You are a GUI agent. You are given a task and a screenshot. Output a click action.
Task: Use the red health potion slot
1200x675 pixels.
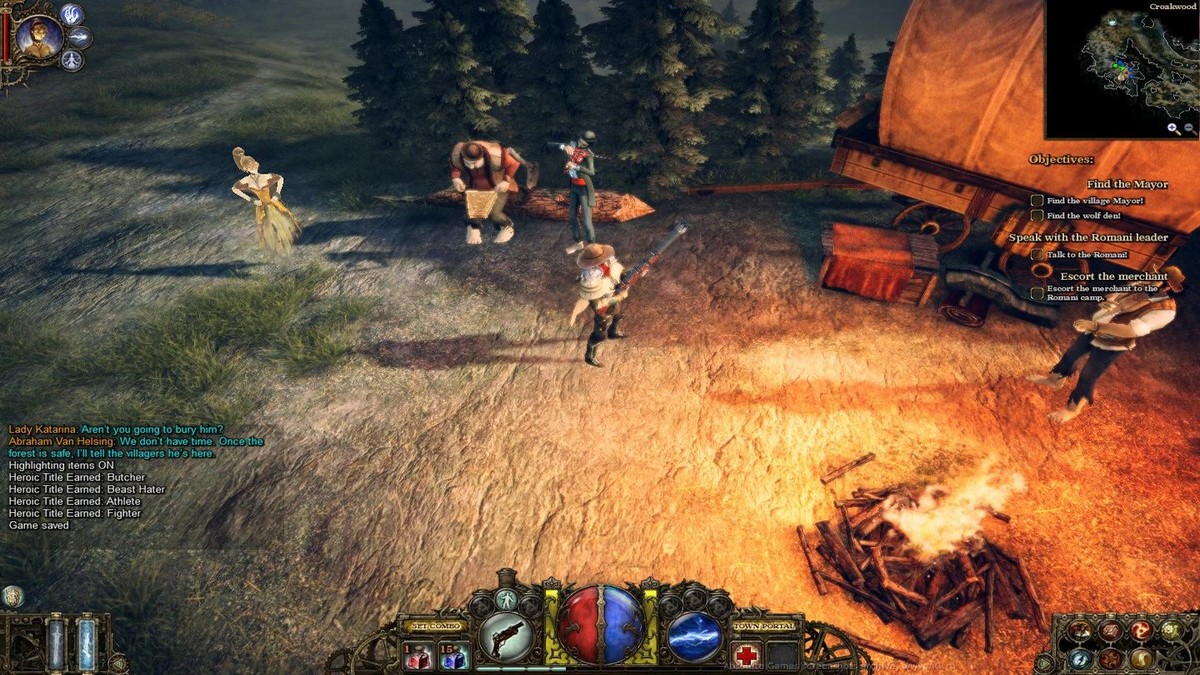418,656
